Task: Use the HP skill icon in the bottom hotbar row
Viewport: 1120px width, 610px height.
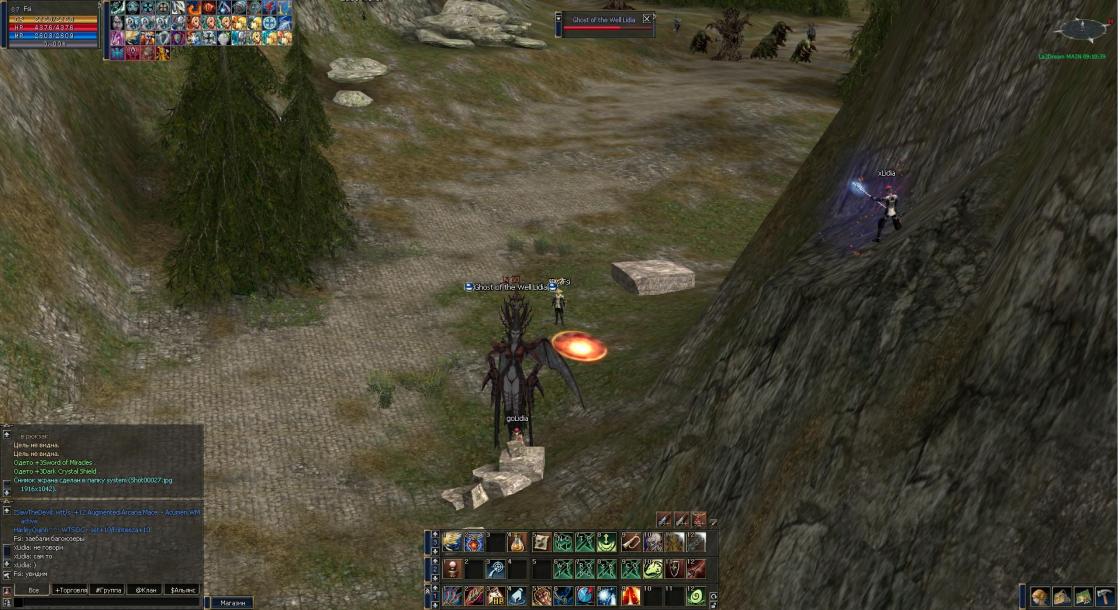Action: tap(496, 596)
